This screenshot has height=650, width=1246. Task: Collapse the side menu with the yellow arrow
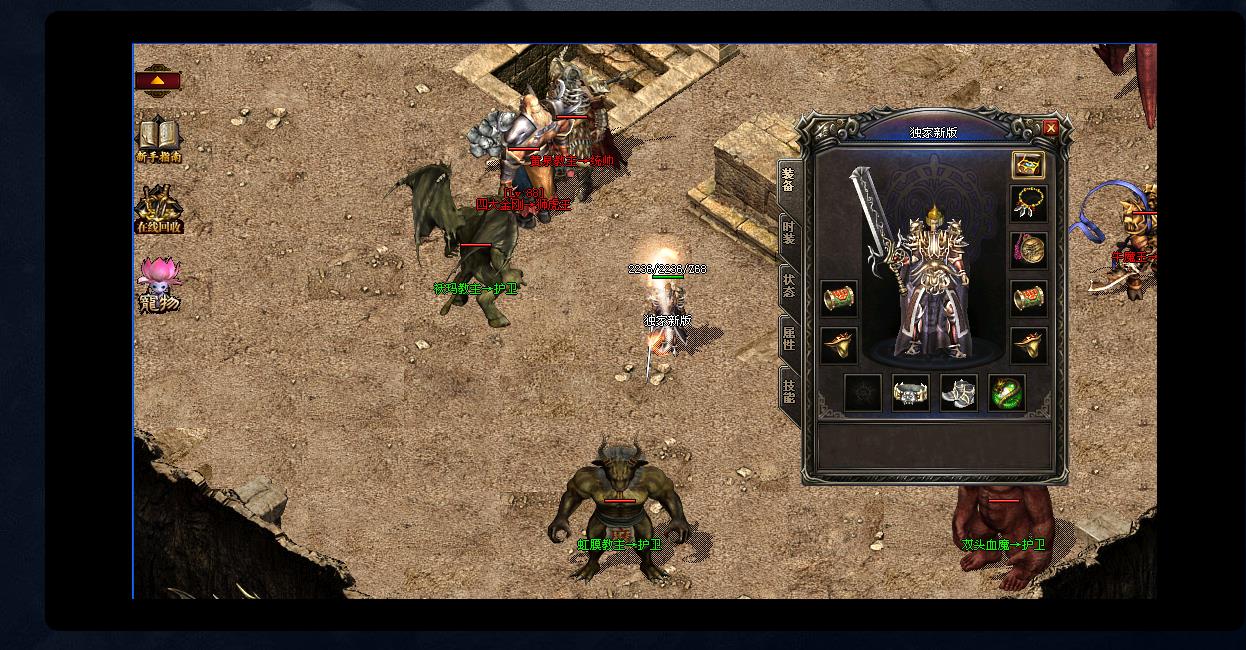point(158,80)
